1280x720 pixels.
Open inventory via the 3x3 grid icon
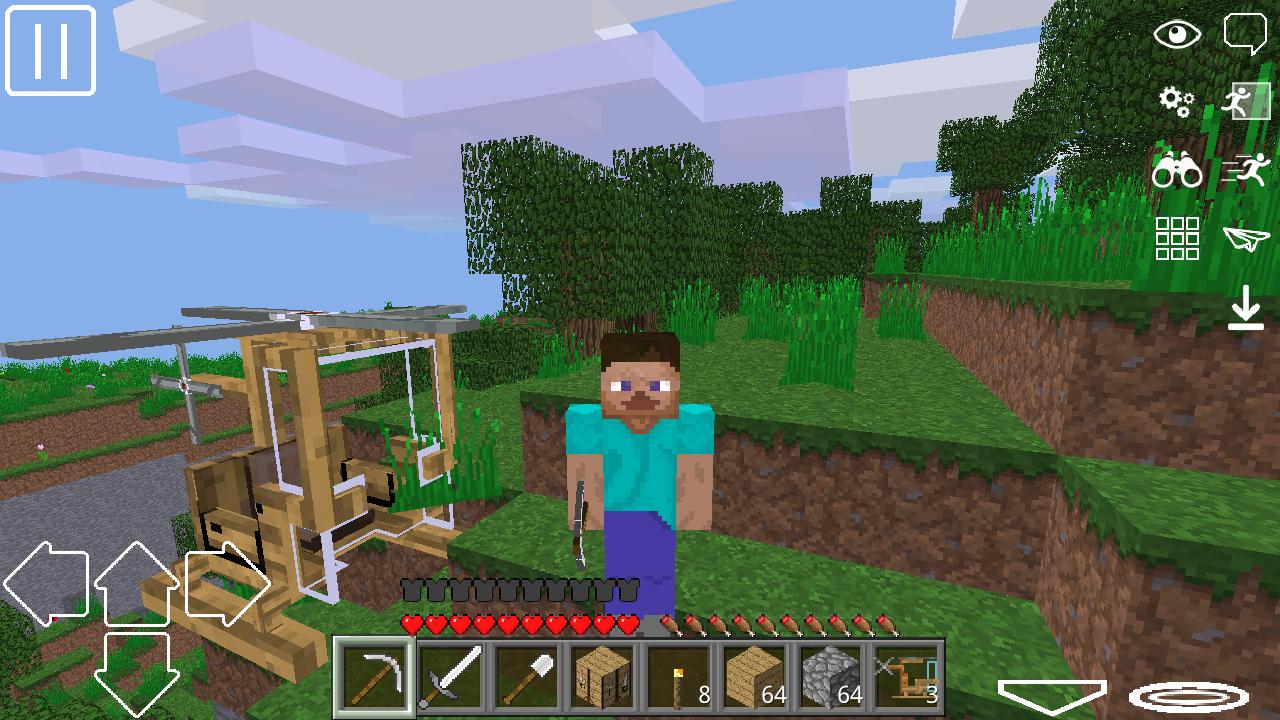1179,240
